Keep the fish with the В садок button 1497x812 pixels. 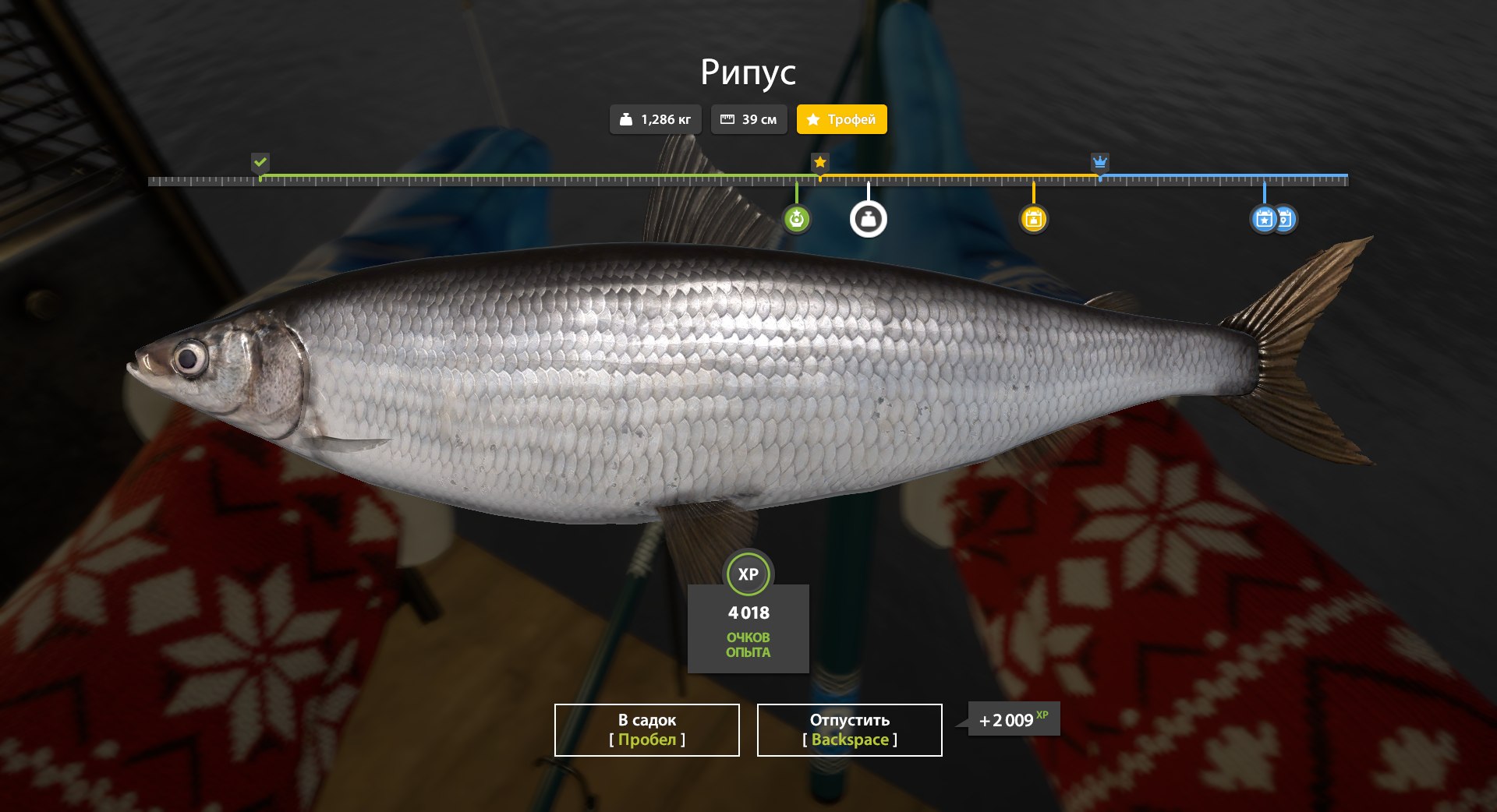[x=646, y=729]
